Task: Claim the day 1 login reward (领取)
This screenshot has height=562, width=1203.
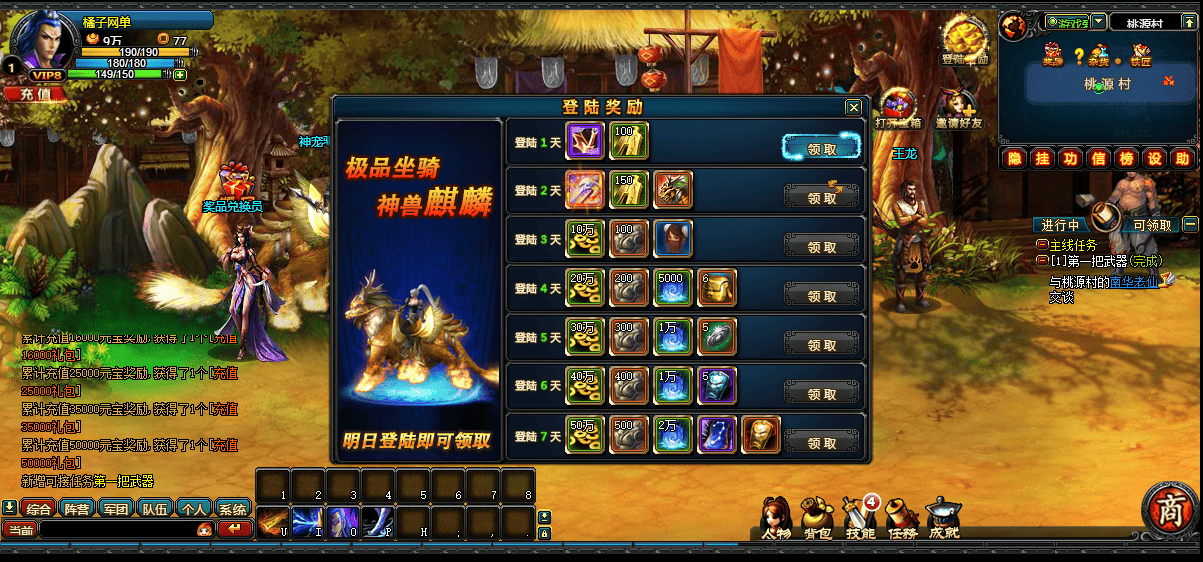Action: [x=821, y=148]
